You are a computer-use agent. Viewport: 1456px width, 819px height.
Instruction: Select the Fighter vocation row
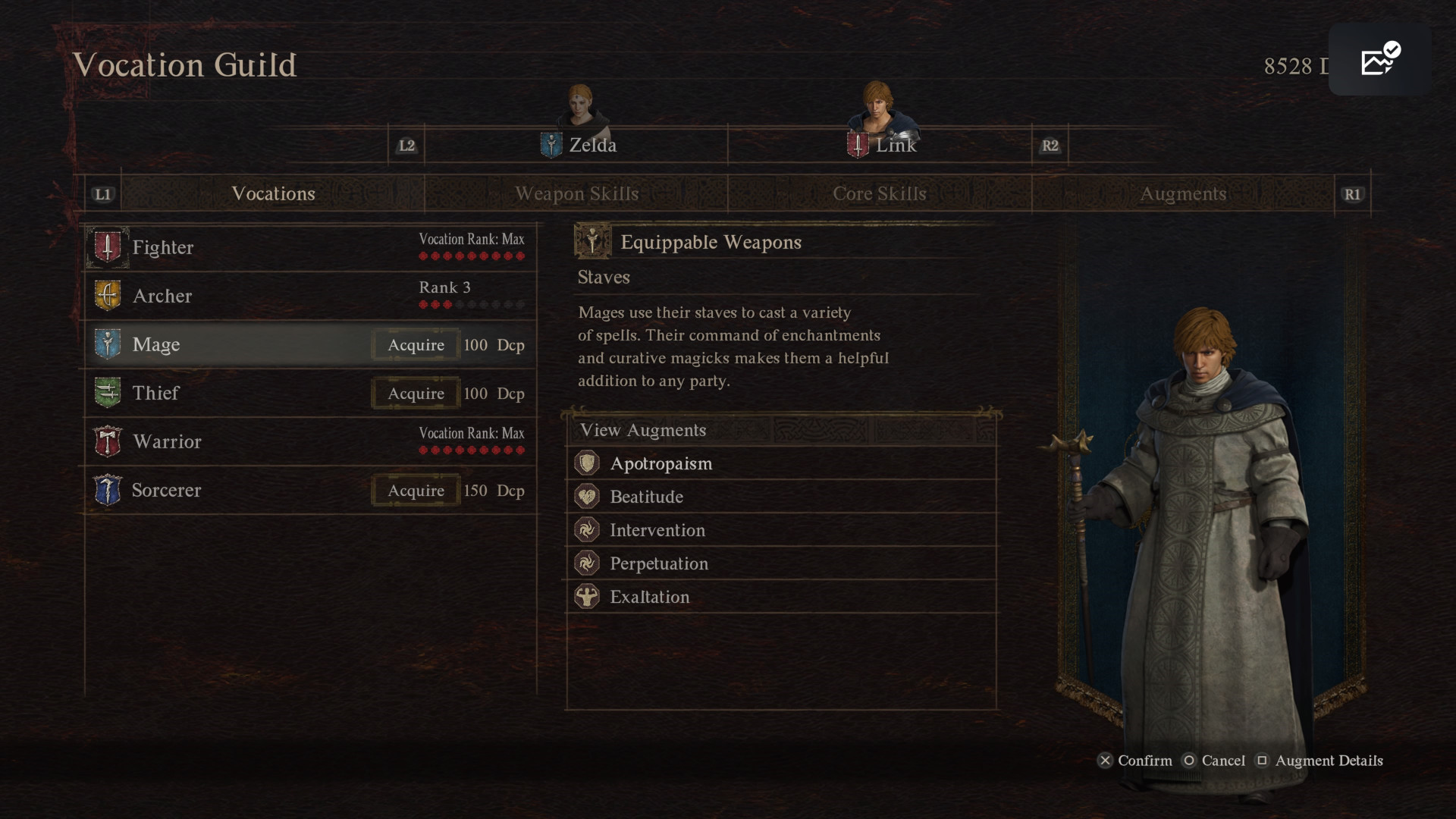pos(309,248)
